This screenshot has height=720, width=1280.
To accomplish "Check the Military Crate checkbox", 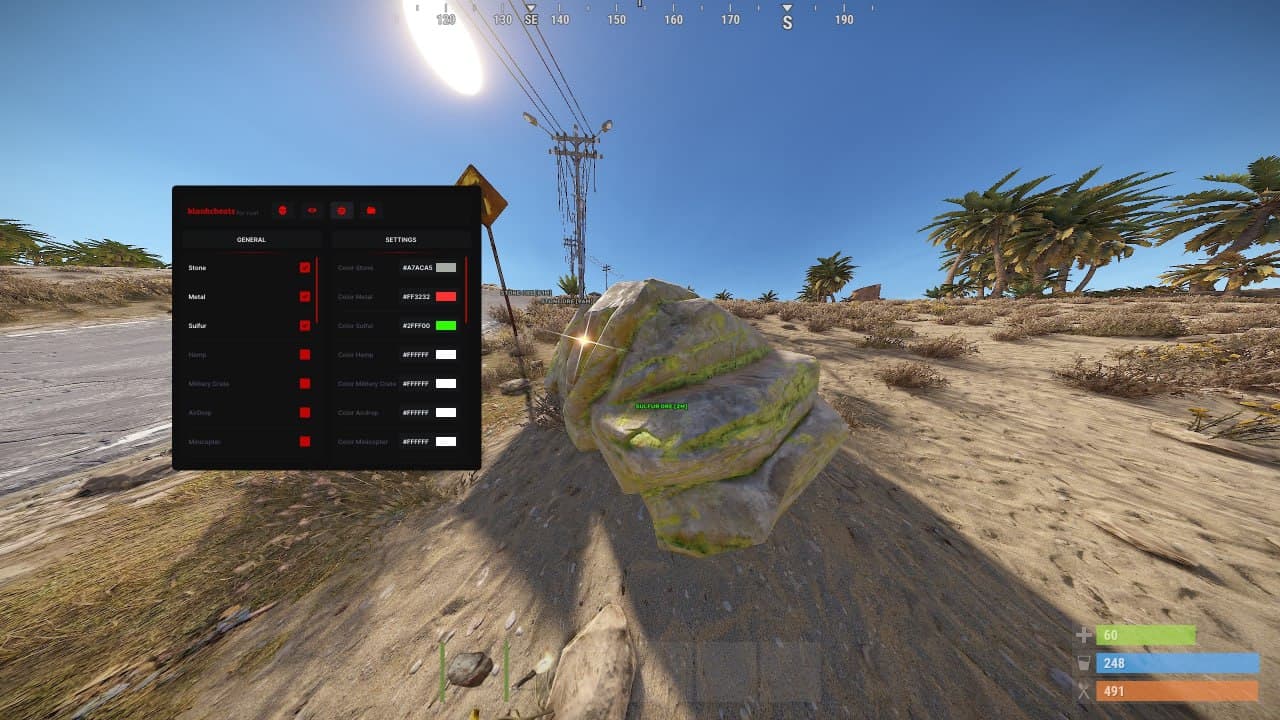I will [307, 383].
